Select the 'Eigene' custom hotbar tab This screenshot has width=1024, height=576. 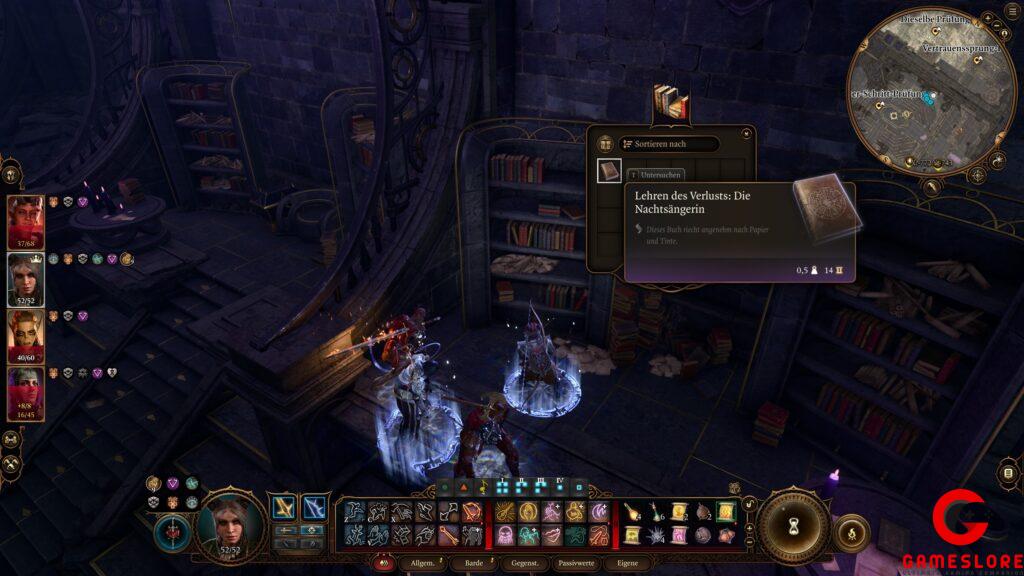tap(627, 565)
